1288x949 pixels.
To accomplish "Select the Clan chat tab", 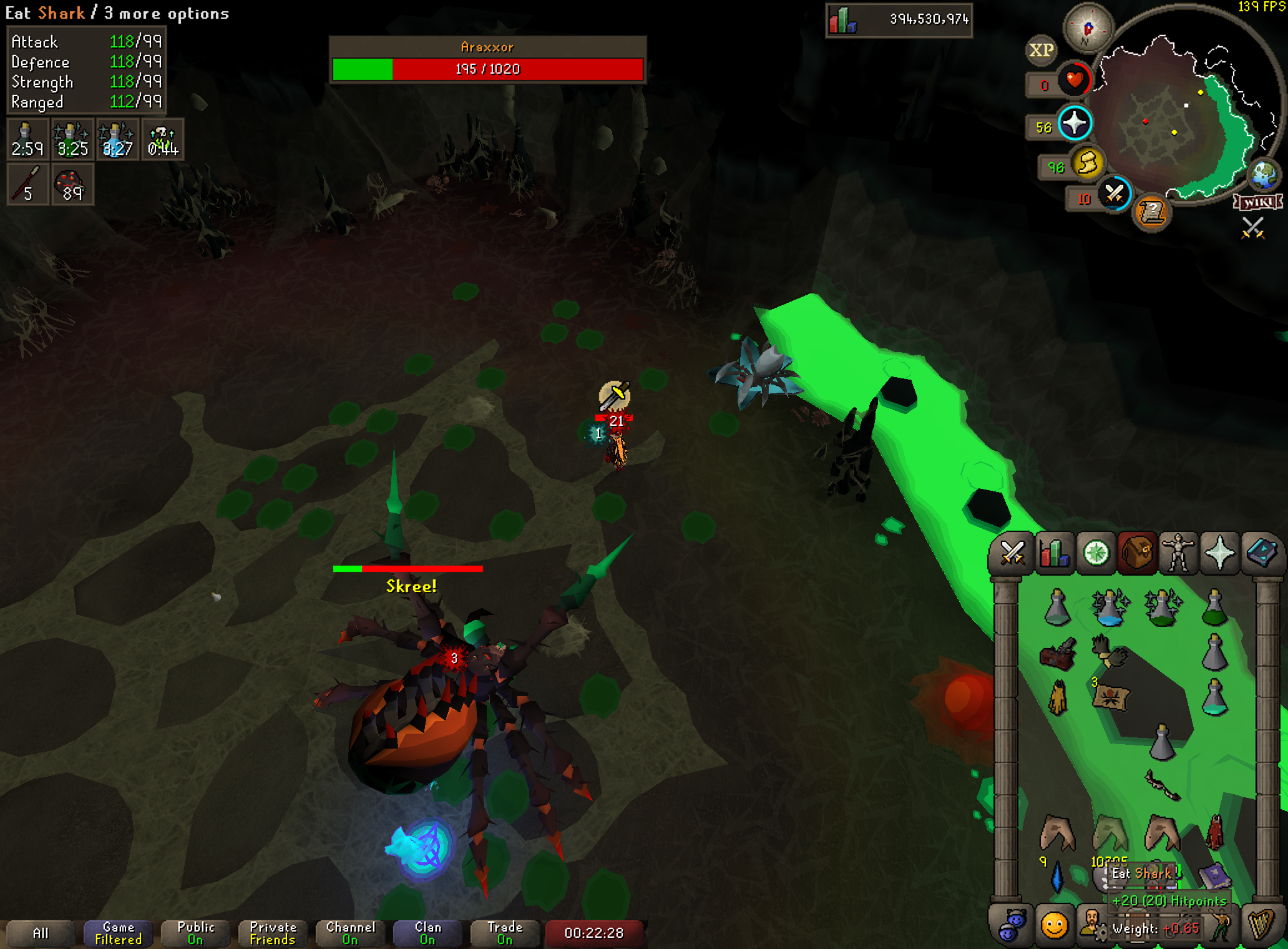I will pos(427,933).
